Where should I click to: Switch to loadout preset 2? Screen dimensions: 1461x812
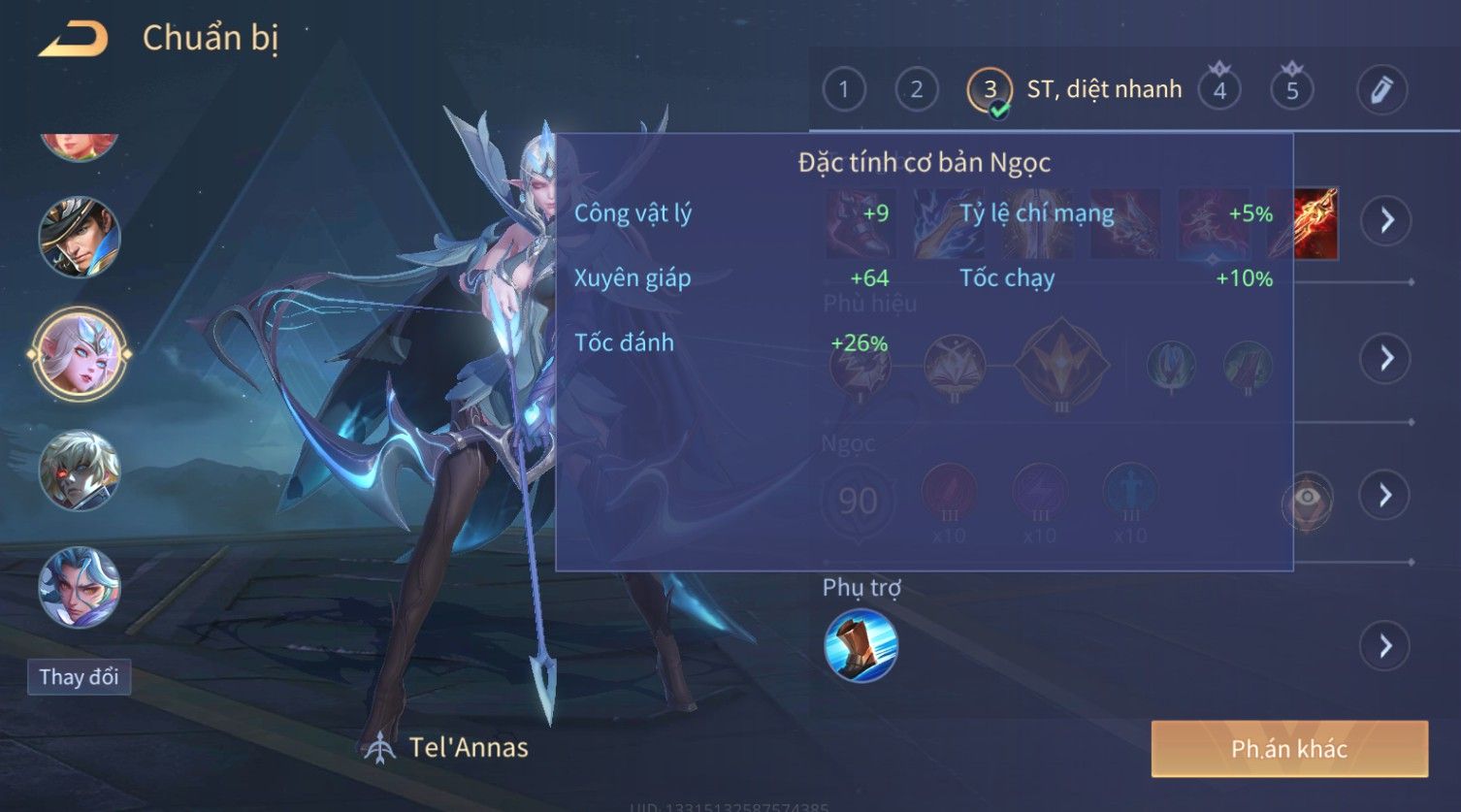coord(916,90)
